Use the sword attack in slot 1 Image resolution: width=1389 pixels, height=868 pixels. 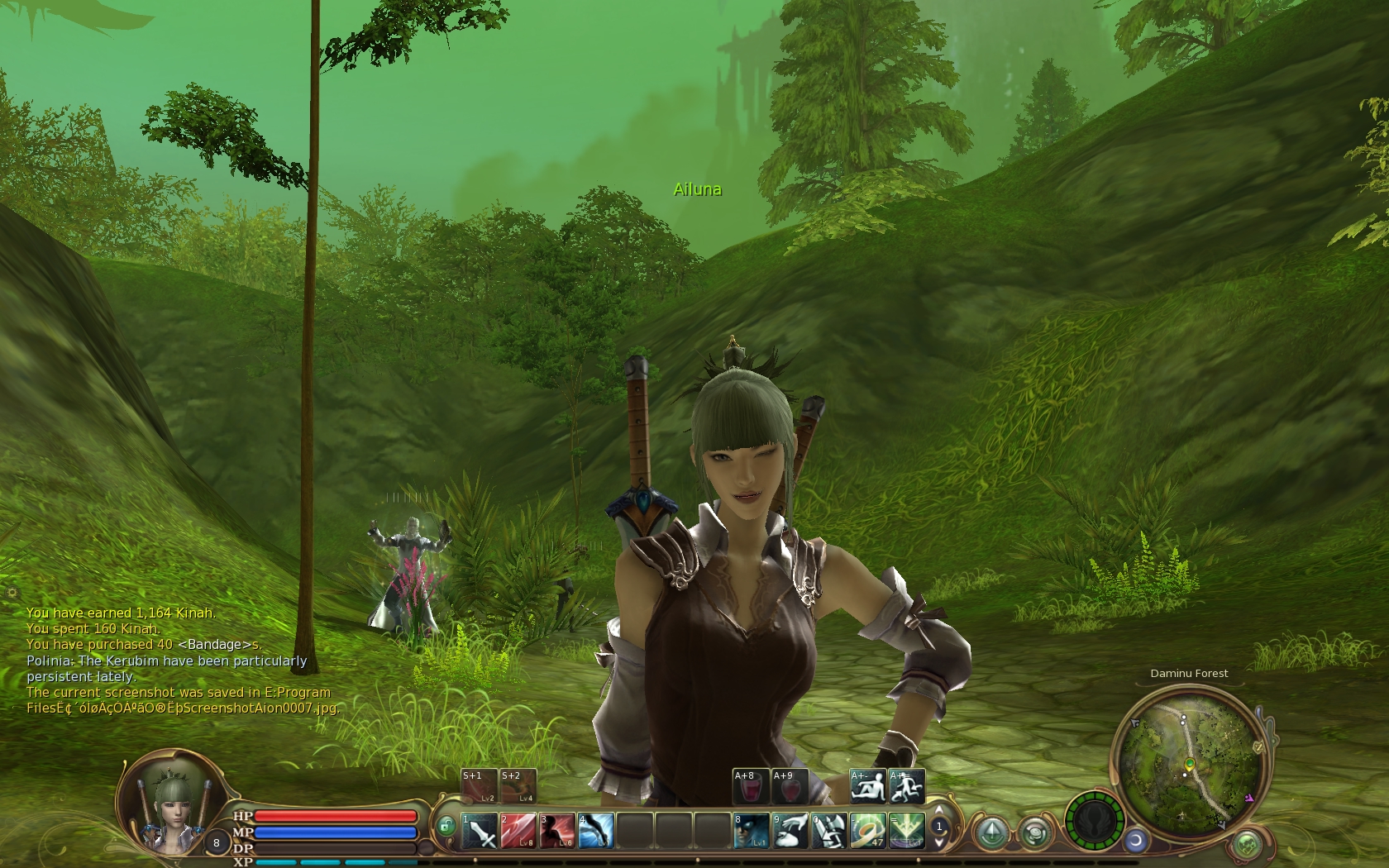click(480, 831)
